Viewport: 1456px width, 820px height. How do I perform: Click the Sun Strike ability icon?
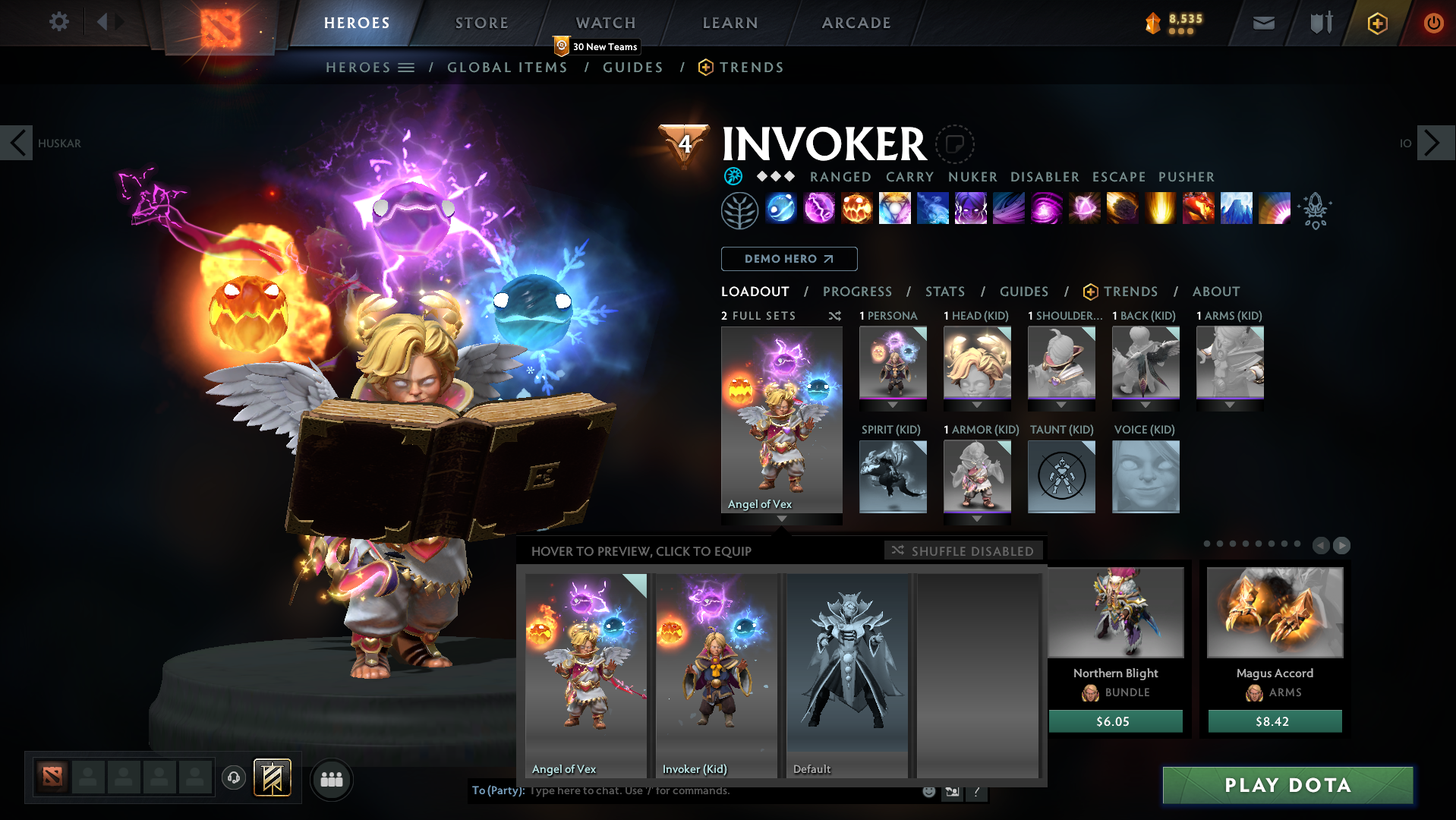[x=1160, y=210]
